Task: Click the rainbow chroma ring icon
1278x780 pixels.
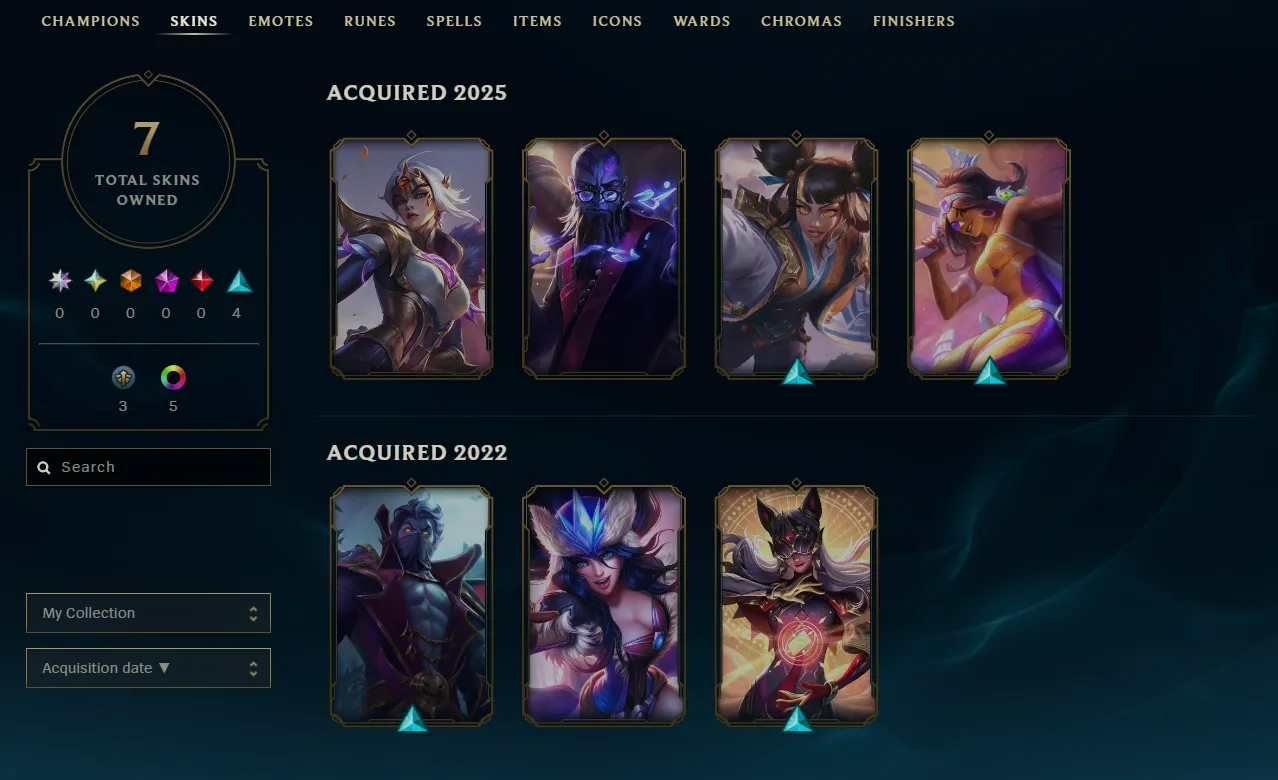Action: [x=173, y=378]
